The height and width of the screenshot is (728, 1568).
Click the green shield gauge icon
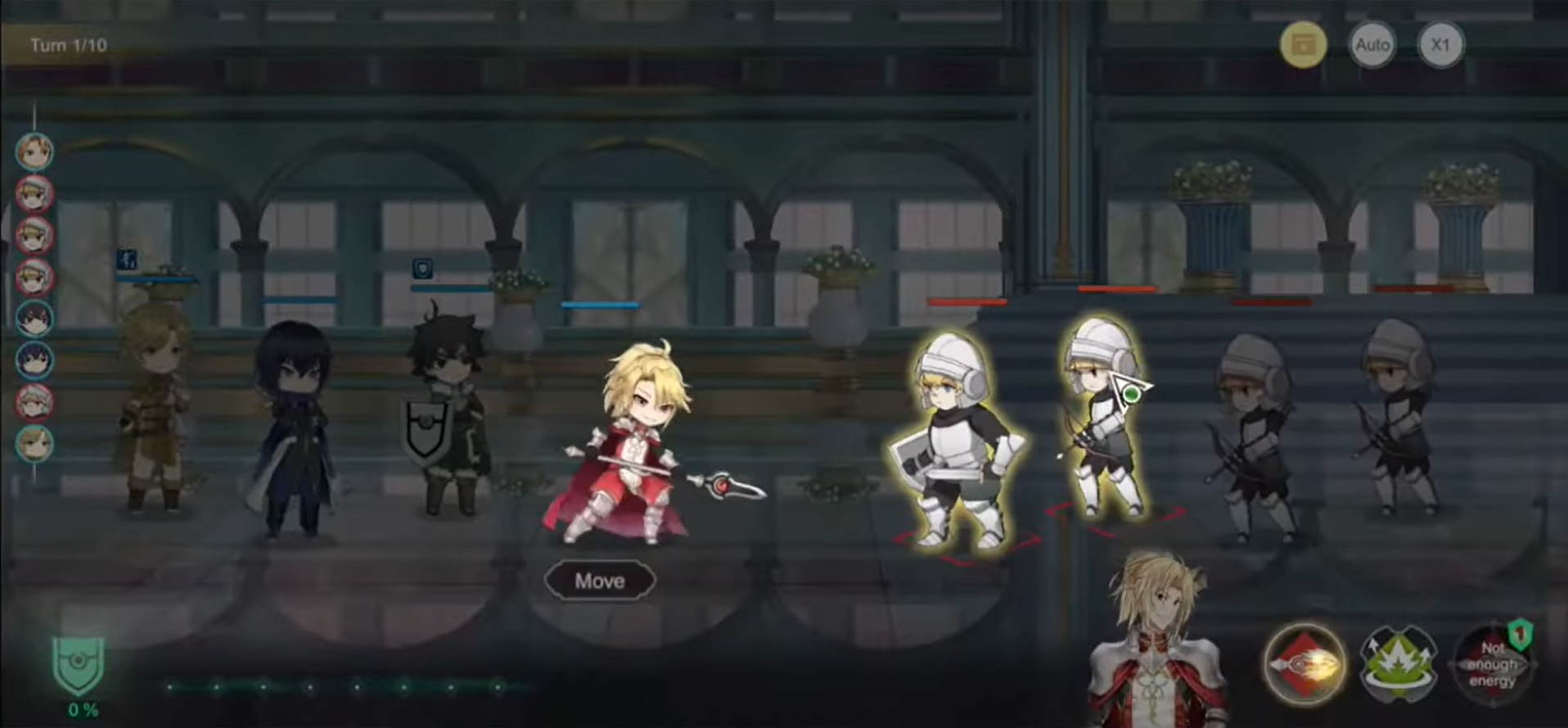click(79, 666)
